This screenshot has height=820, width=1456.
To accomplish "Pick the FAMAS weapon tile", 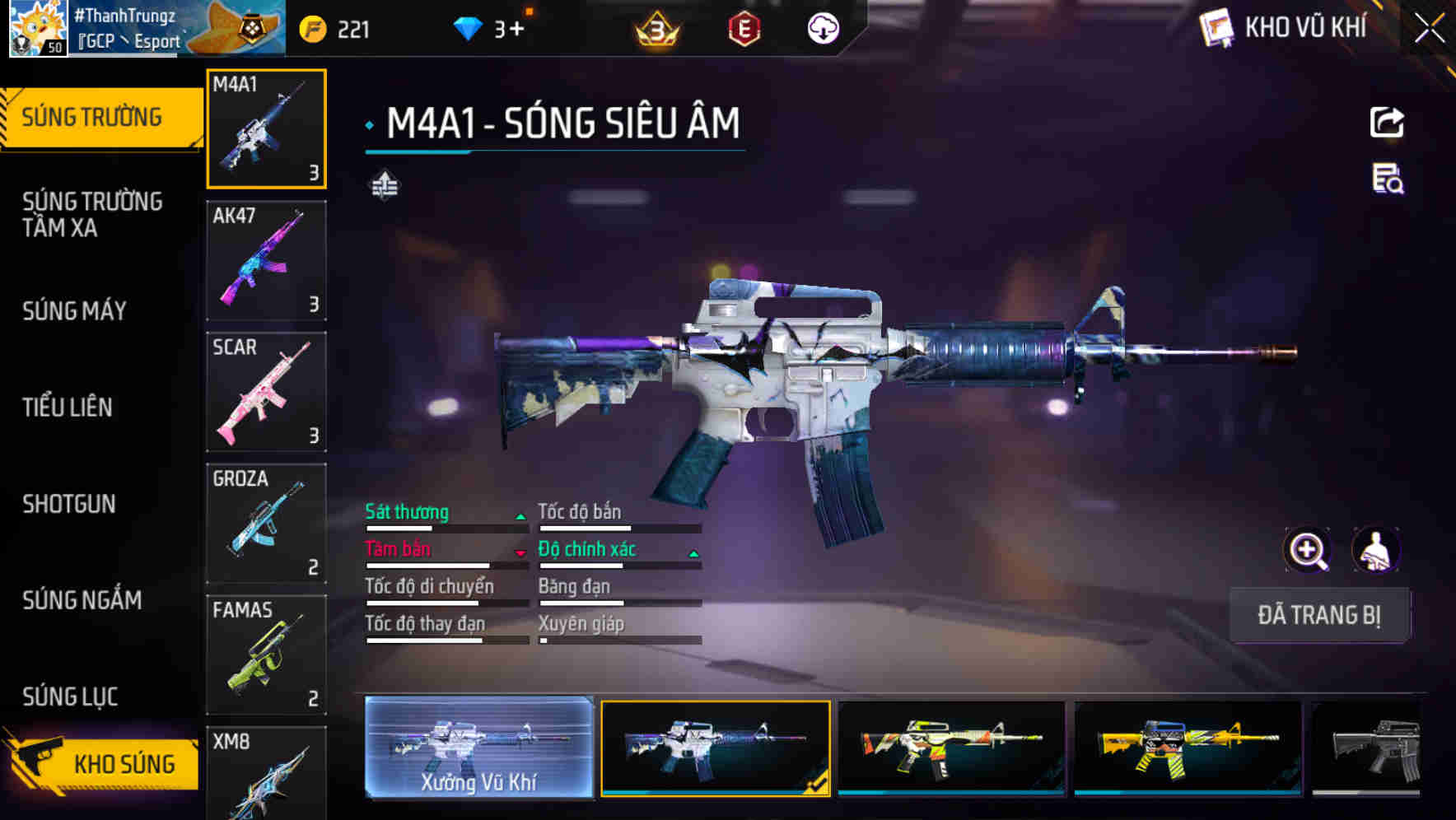I will (266, 655).
